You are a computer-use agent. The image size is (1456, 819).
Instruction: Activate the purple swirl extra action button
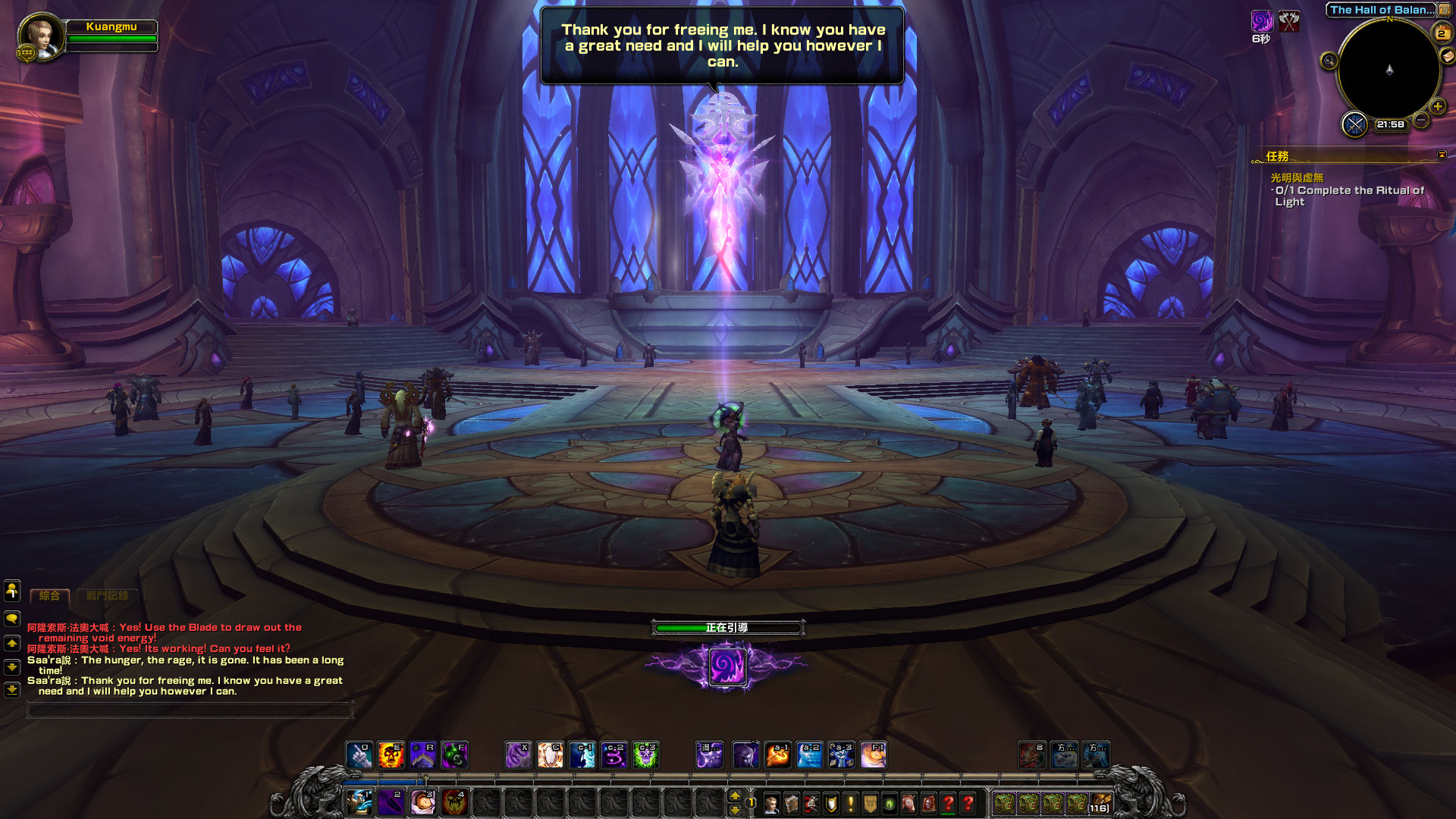[727, 667]
